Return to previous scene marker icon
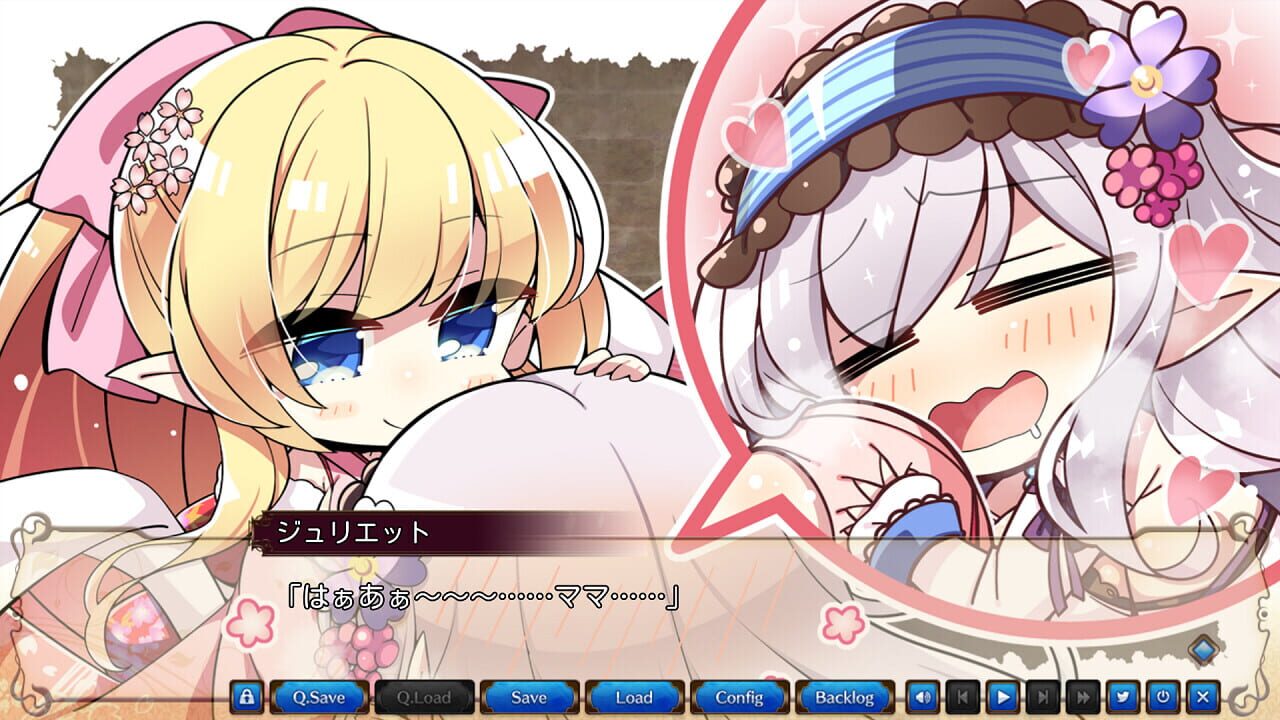Image resolution: width=1280 pixels, height=720 pixels. click(x=963, y=697)
